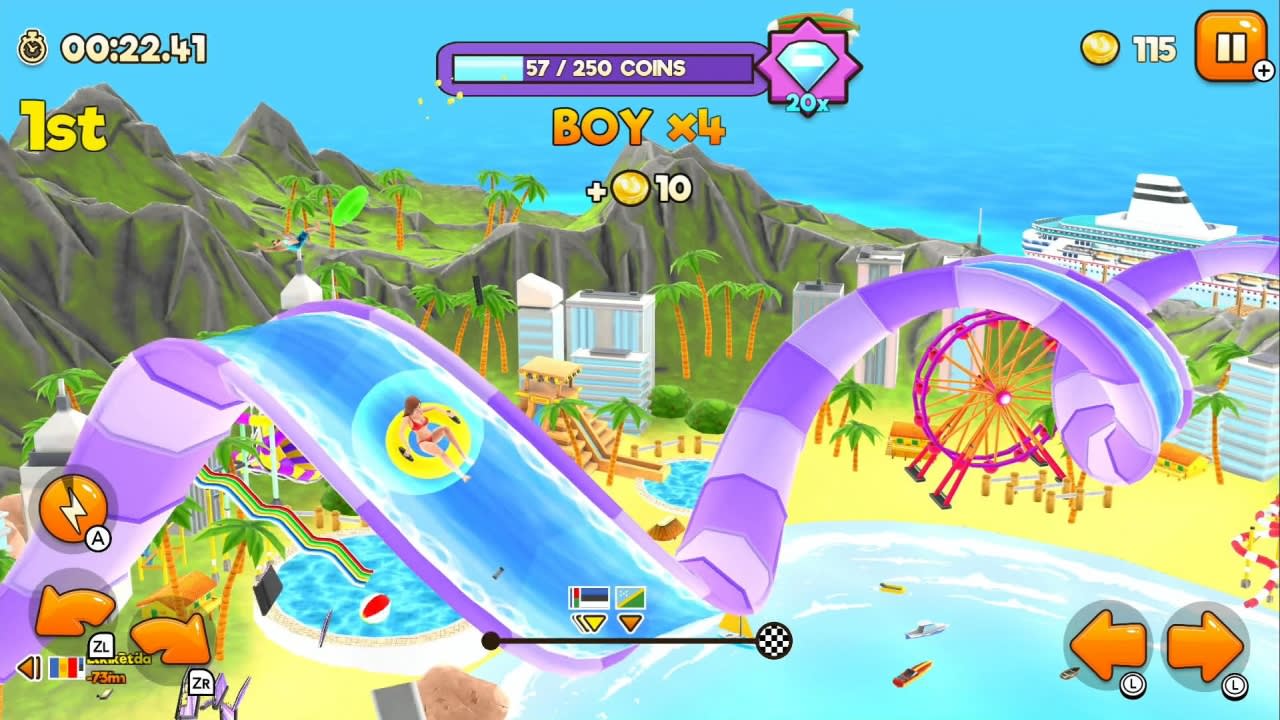Click the coin icon next to 115
Image resolution: width=1280 pixels, height=720 pixels.
(x=1100, y=48)
